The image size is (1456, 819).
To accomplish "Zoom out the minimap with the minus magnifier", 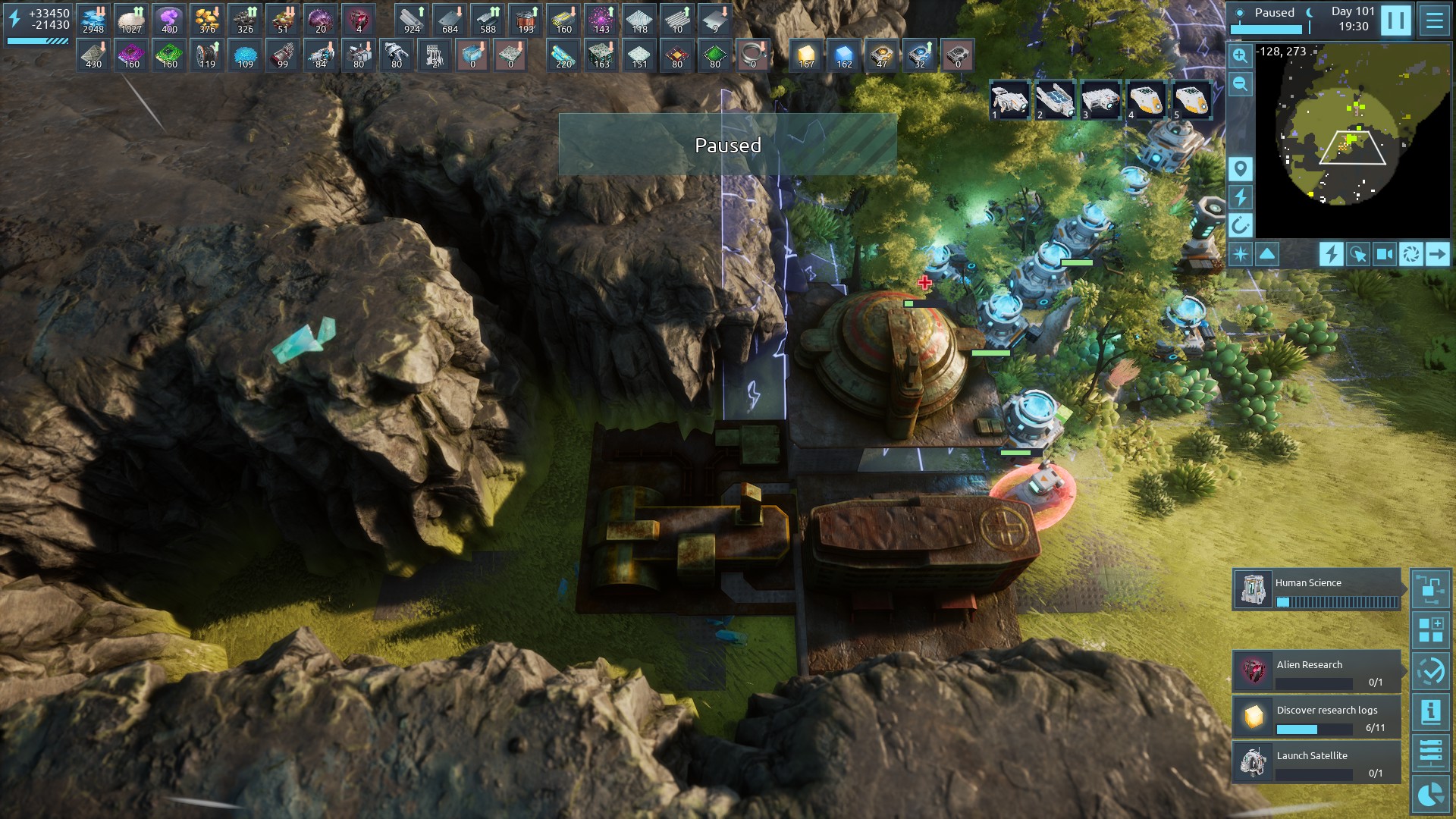I will (1240, 83).
